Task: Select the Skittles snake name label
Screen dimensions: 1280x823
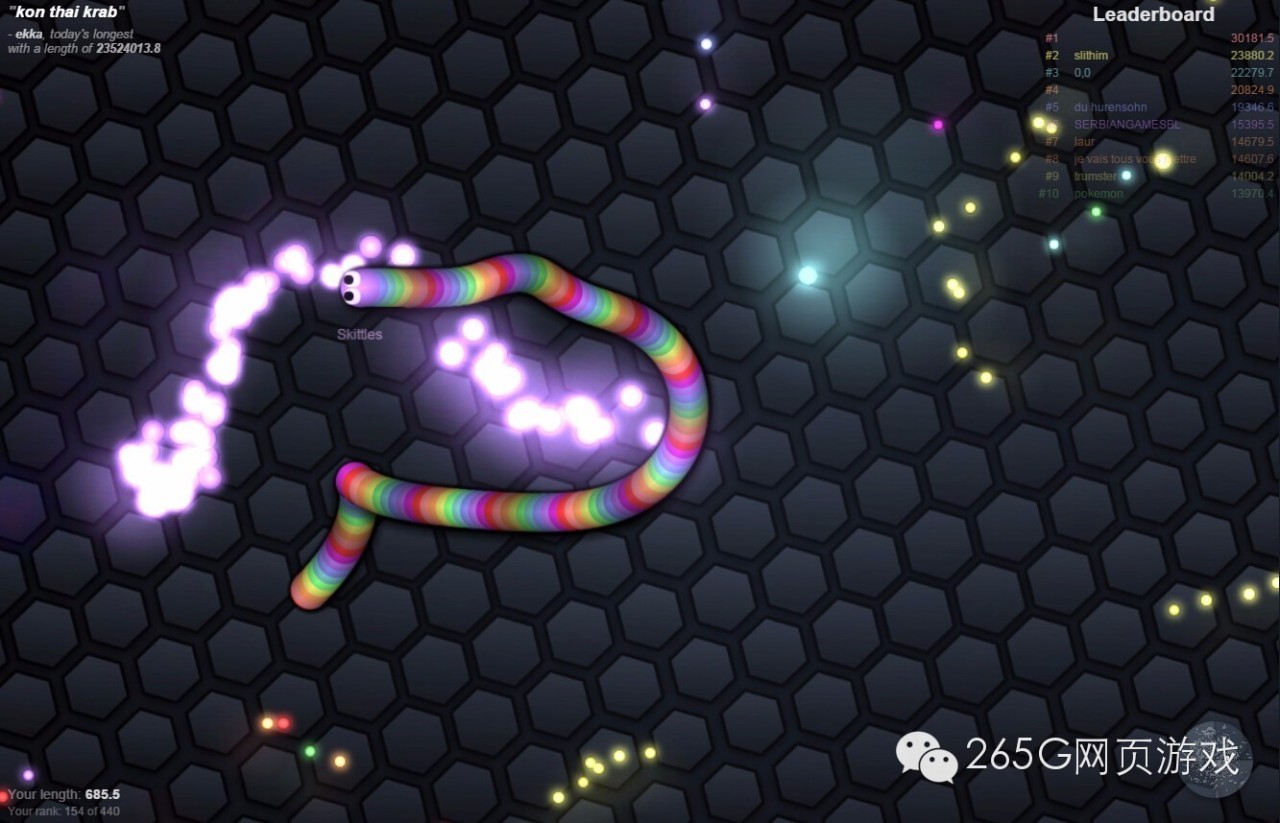Action: (359, 334)
